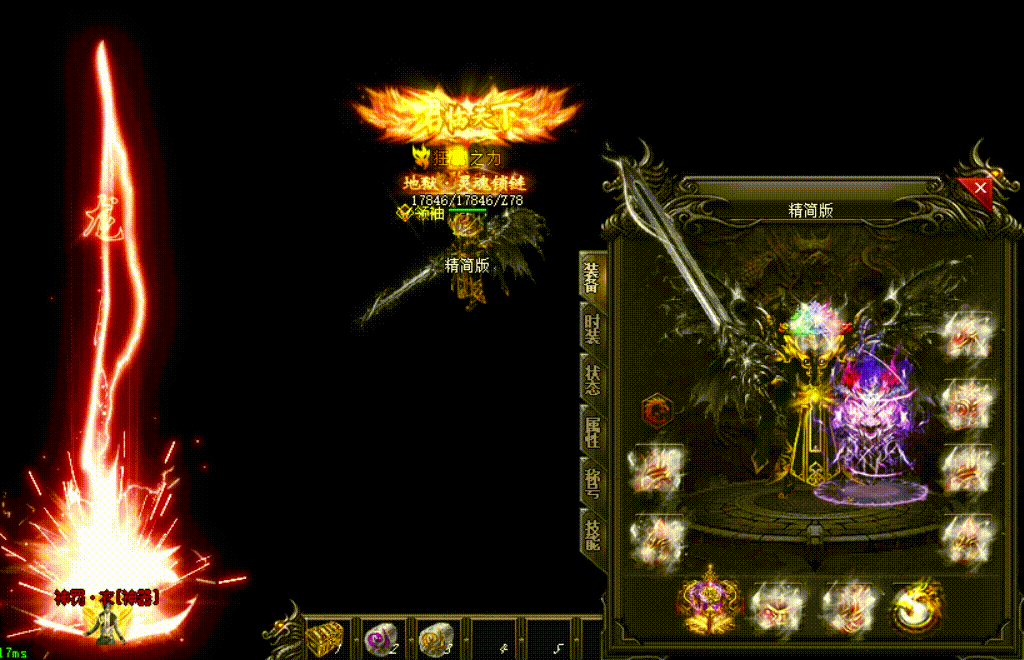Use the purple swirl stone in slot 2
Screen dimensions: 1024x660
(381, 637)
